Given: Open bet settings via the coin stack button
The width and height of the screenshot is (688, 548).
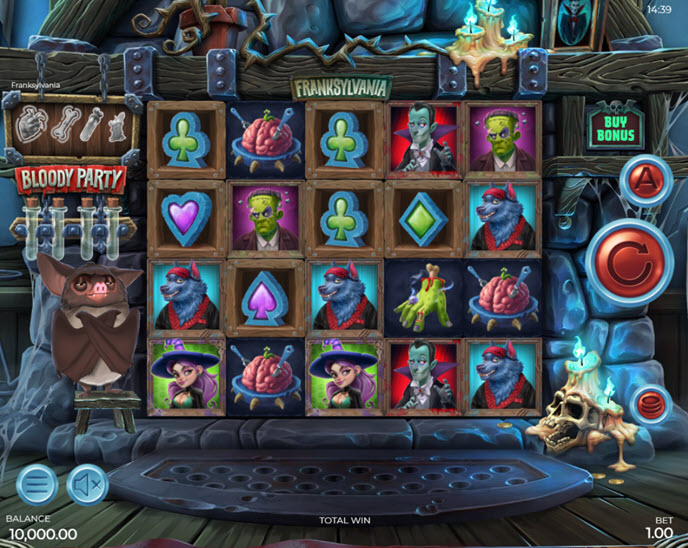Looking at the screenshot, I should (x=651, y=404).
